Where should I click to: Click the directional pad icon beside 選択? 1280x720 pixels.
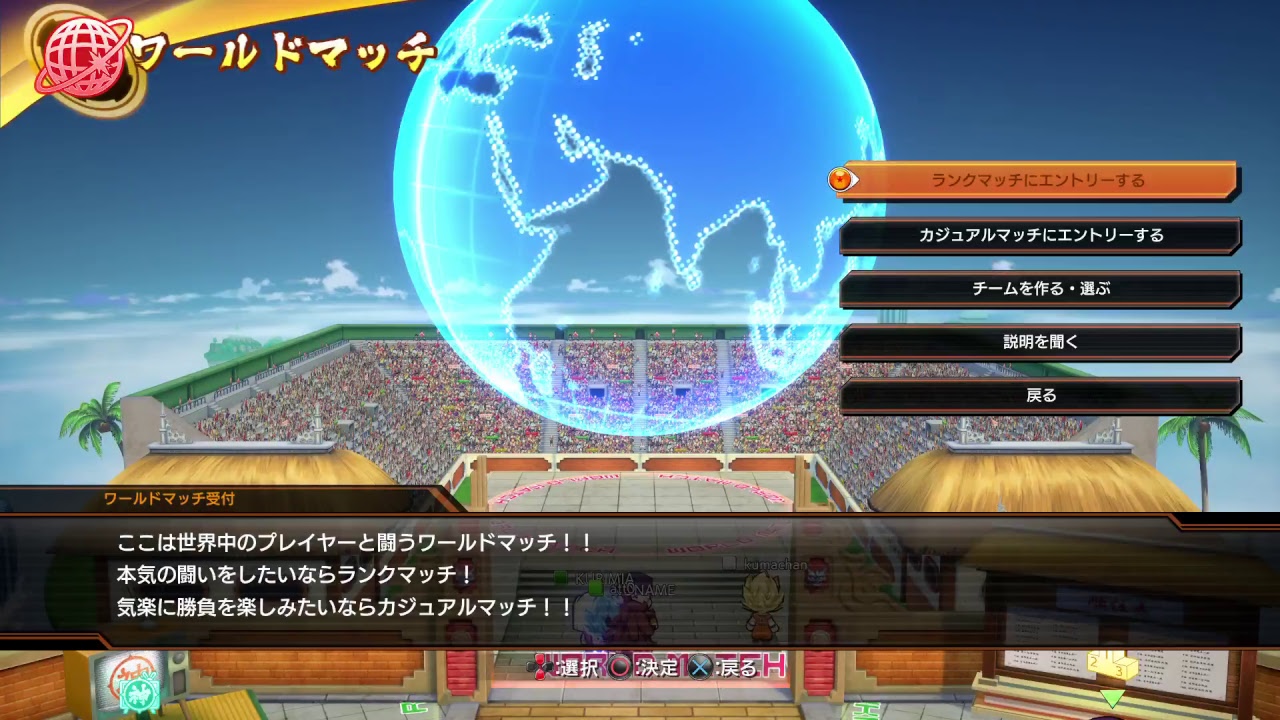[x=540, y=669]
